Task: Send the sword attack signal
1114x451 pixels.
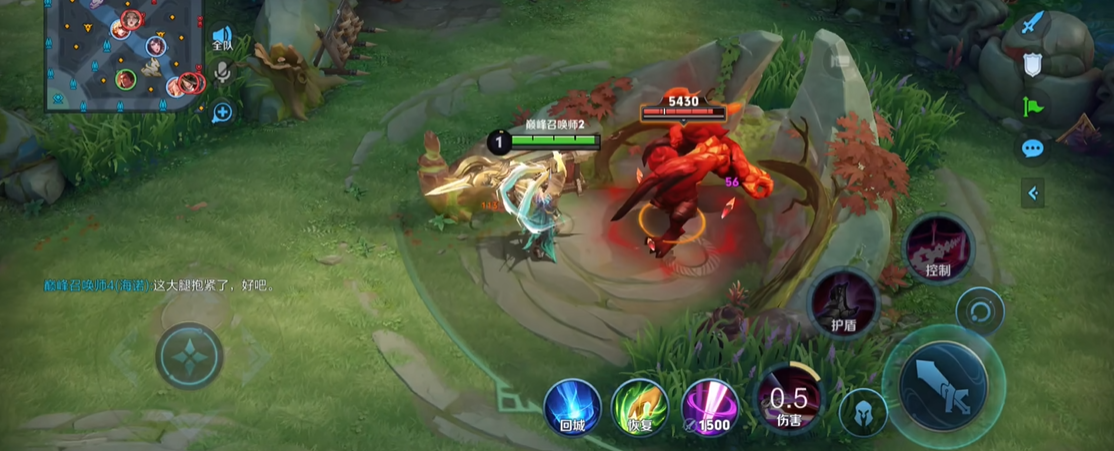Action: 1032,22
